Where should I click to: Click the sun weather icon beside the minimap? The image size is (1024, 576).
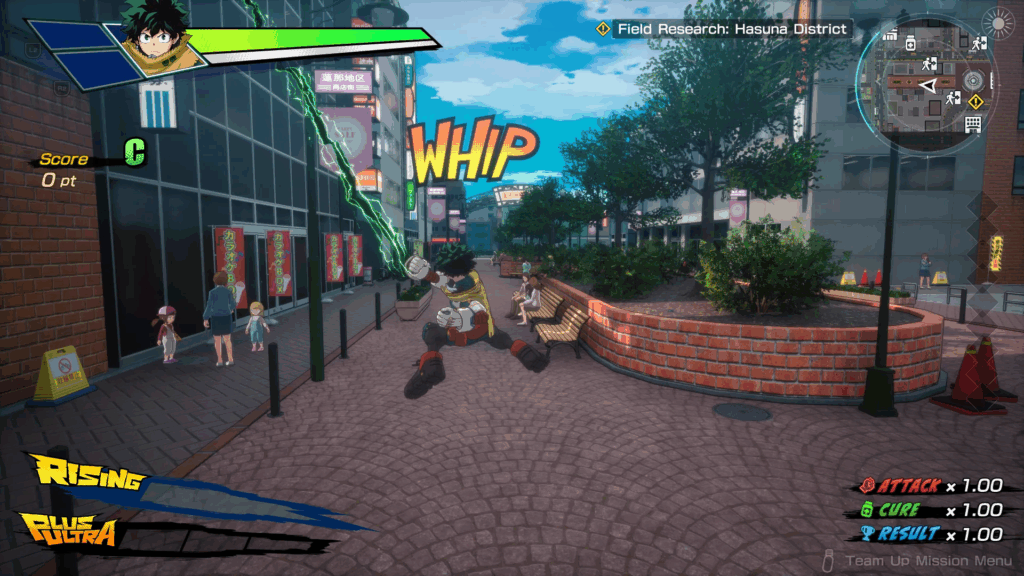pos(996,23)
